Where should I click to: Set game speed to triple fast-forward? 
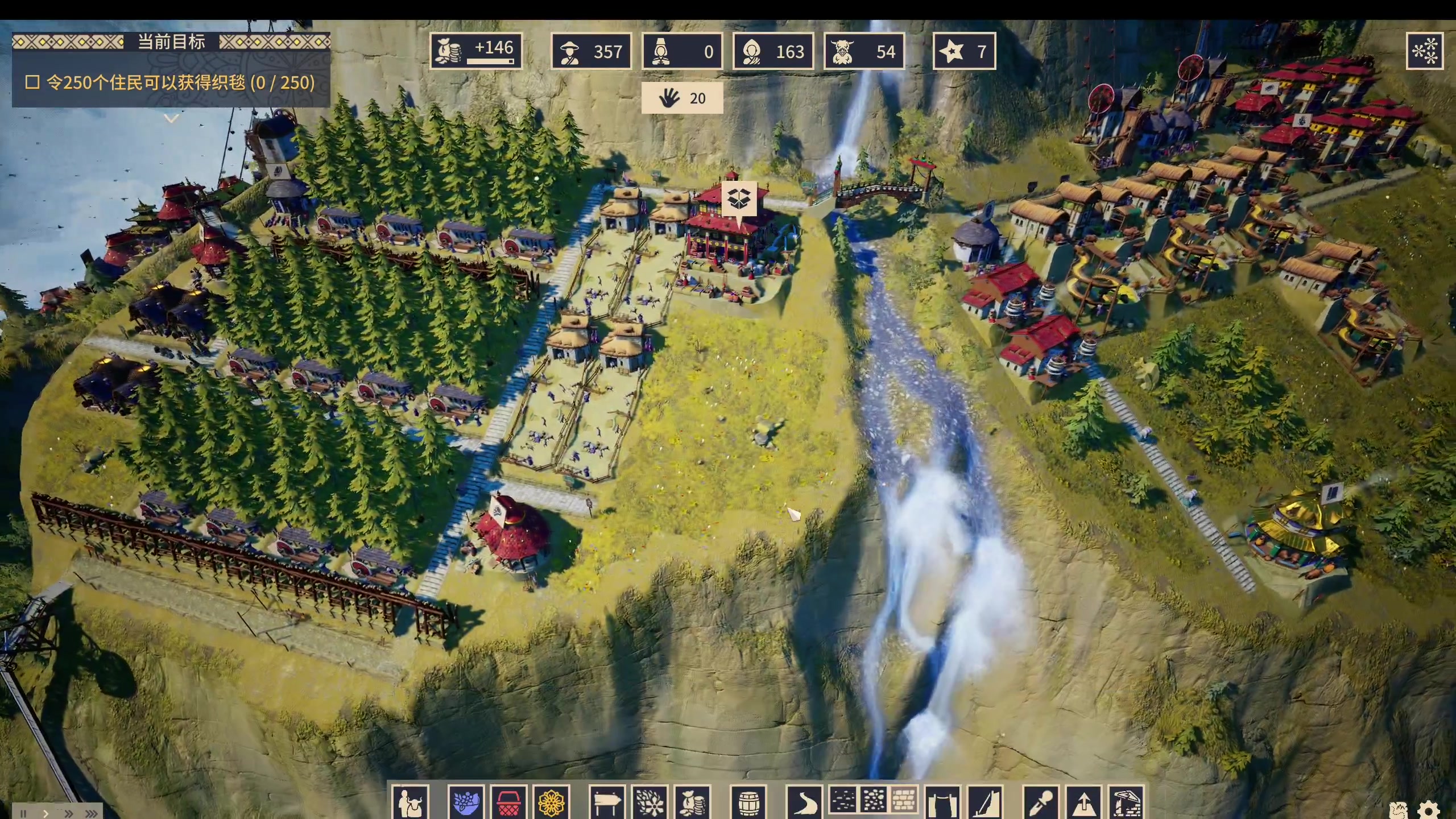[x=91, y=813]
